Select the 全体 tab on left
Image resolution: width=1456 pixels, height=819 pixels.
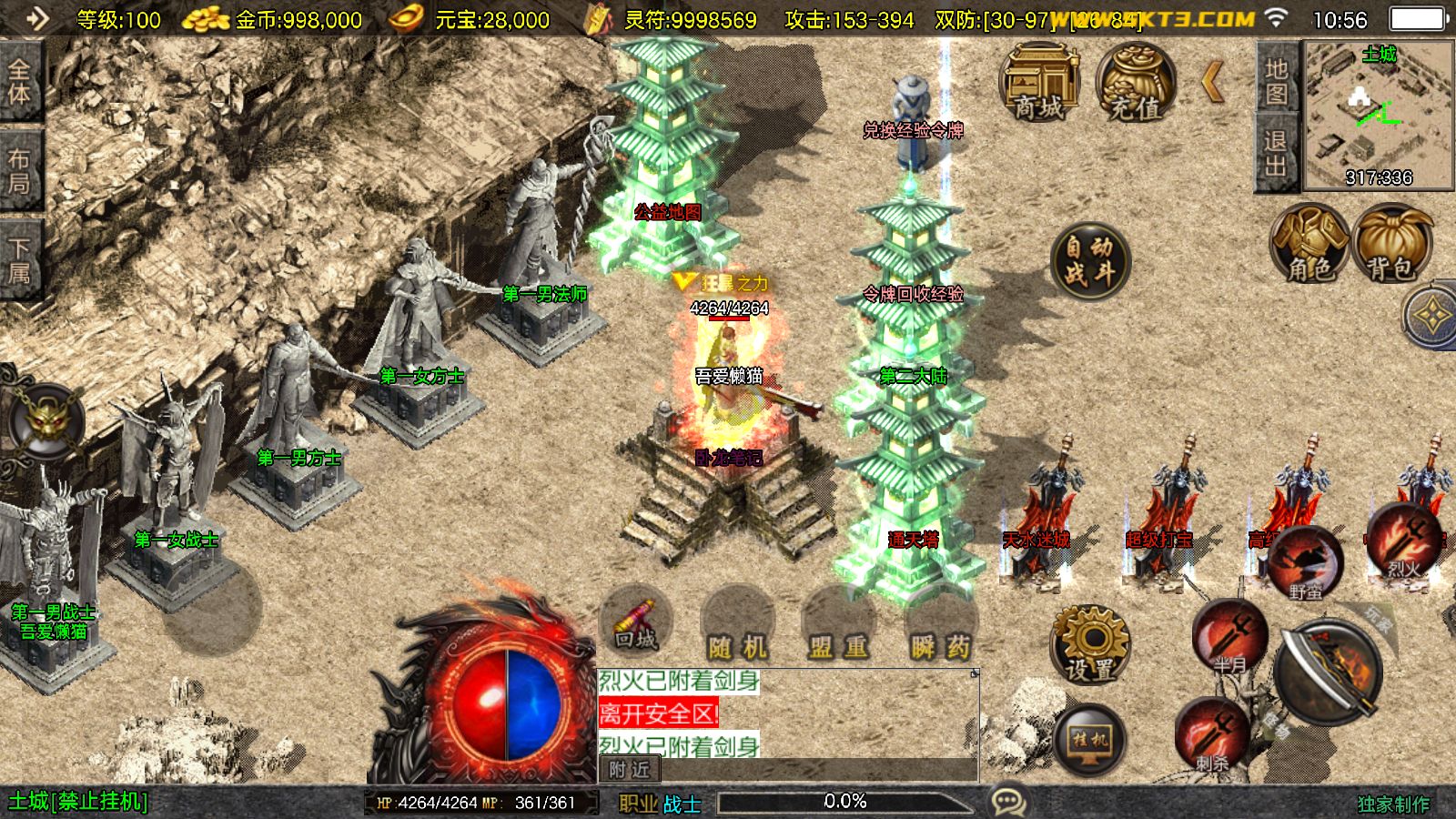coord(19,82)
